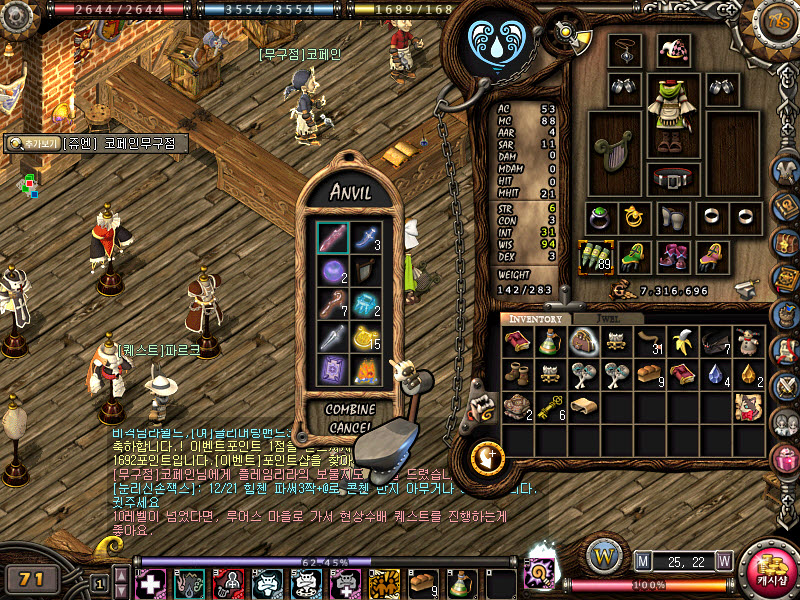The width and height of the screenshot is (800, 600).
Task: Click the green potion flask in inventory
Action: coord(550,343)
